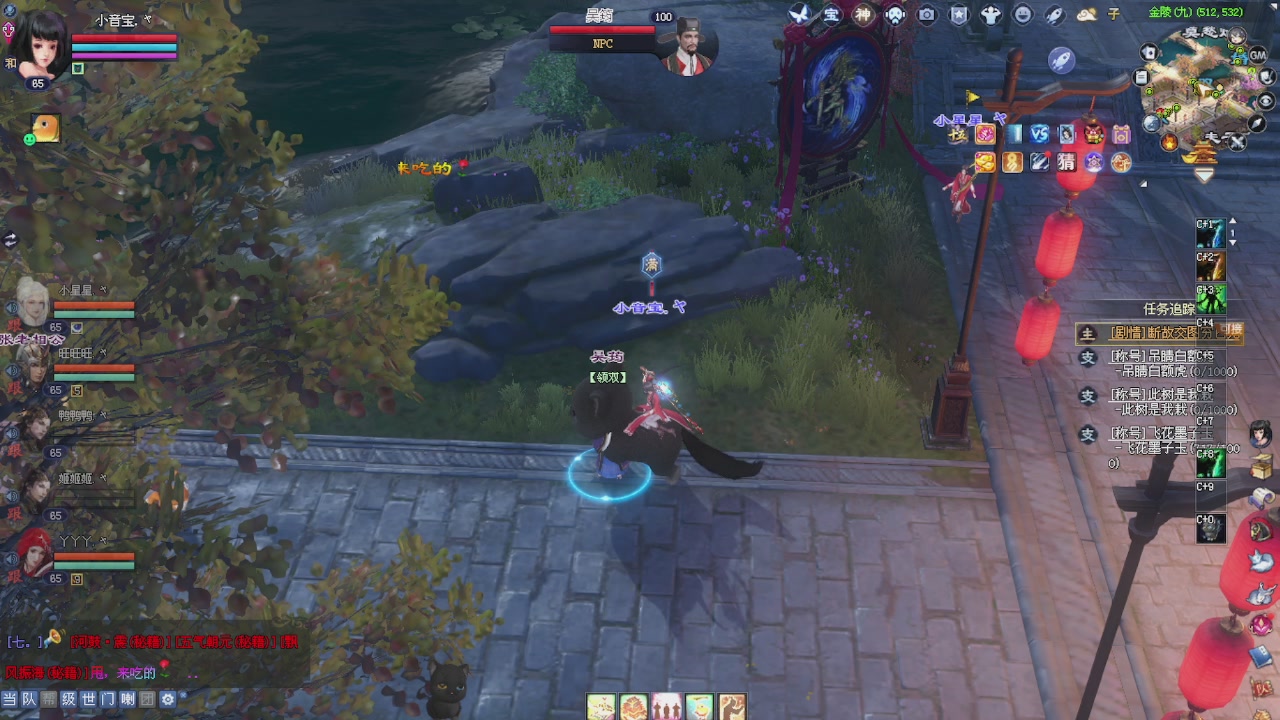This screenshot has width=1280, height=720.
Task: Click the 吴筠 NPC target portrait
Action: pos(689,45)
